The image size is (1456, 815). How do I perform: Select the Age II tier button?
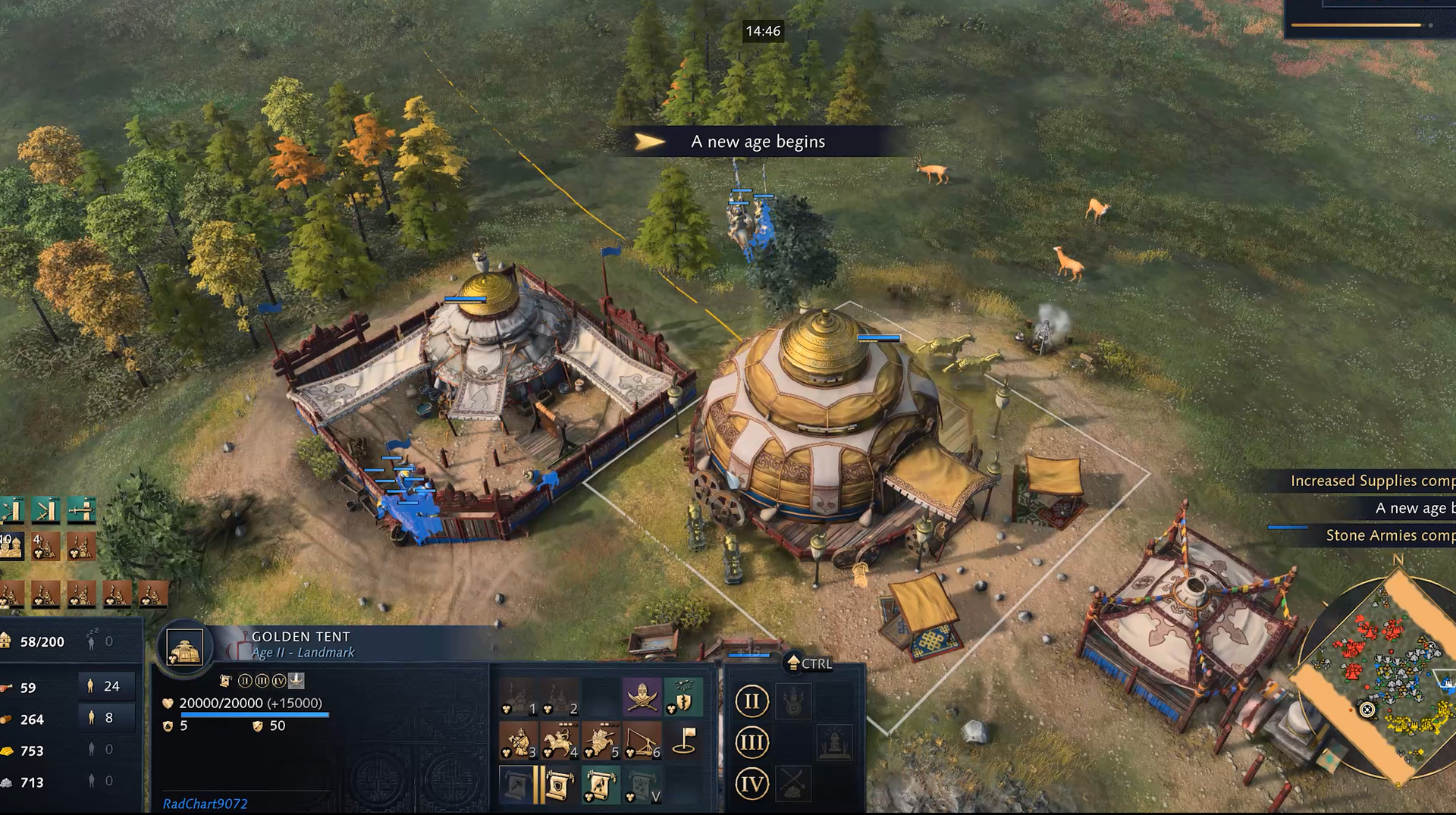[752, 701]
